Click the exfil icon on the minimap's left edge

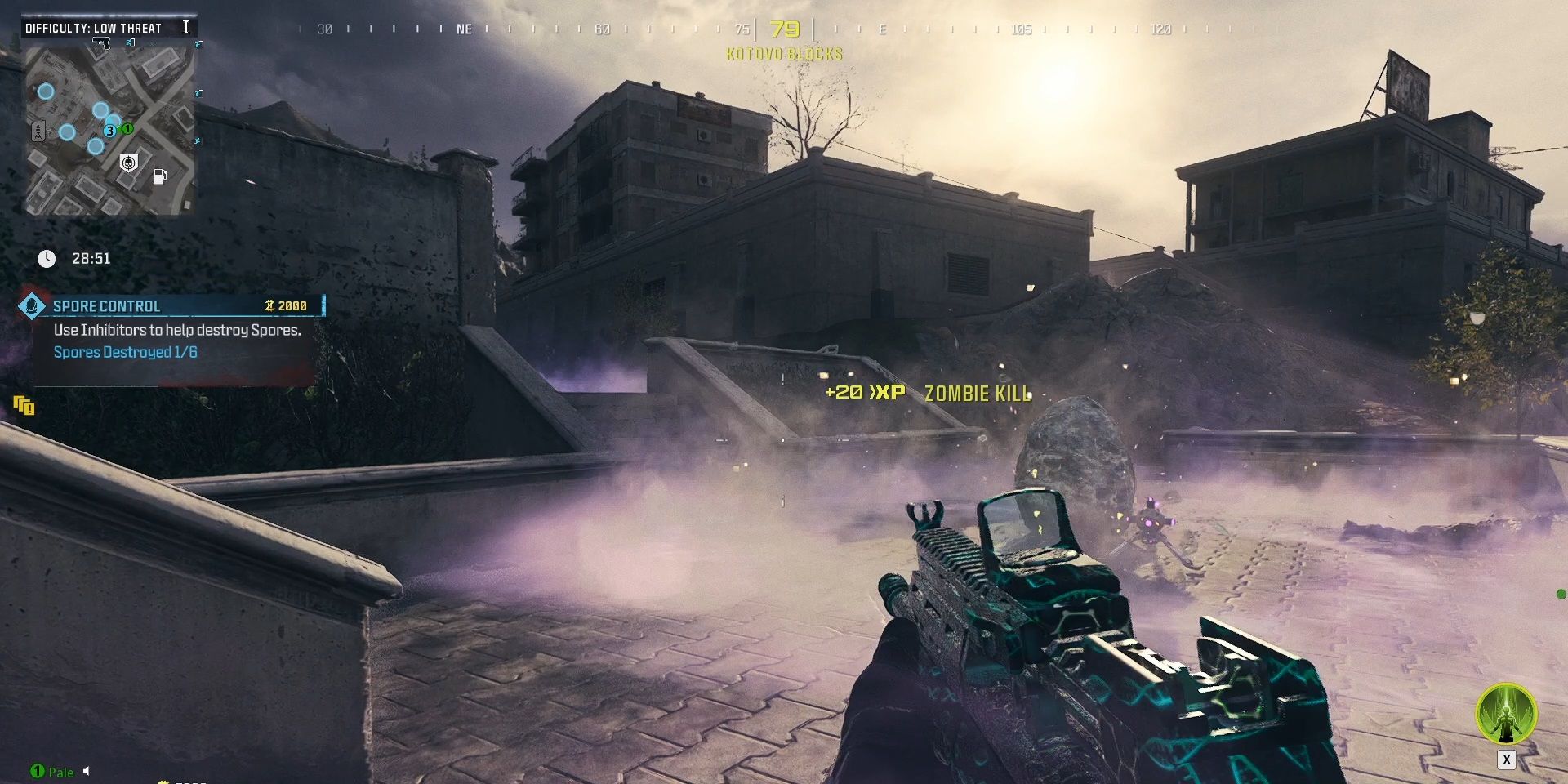click(x=38, y=131)
